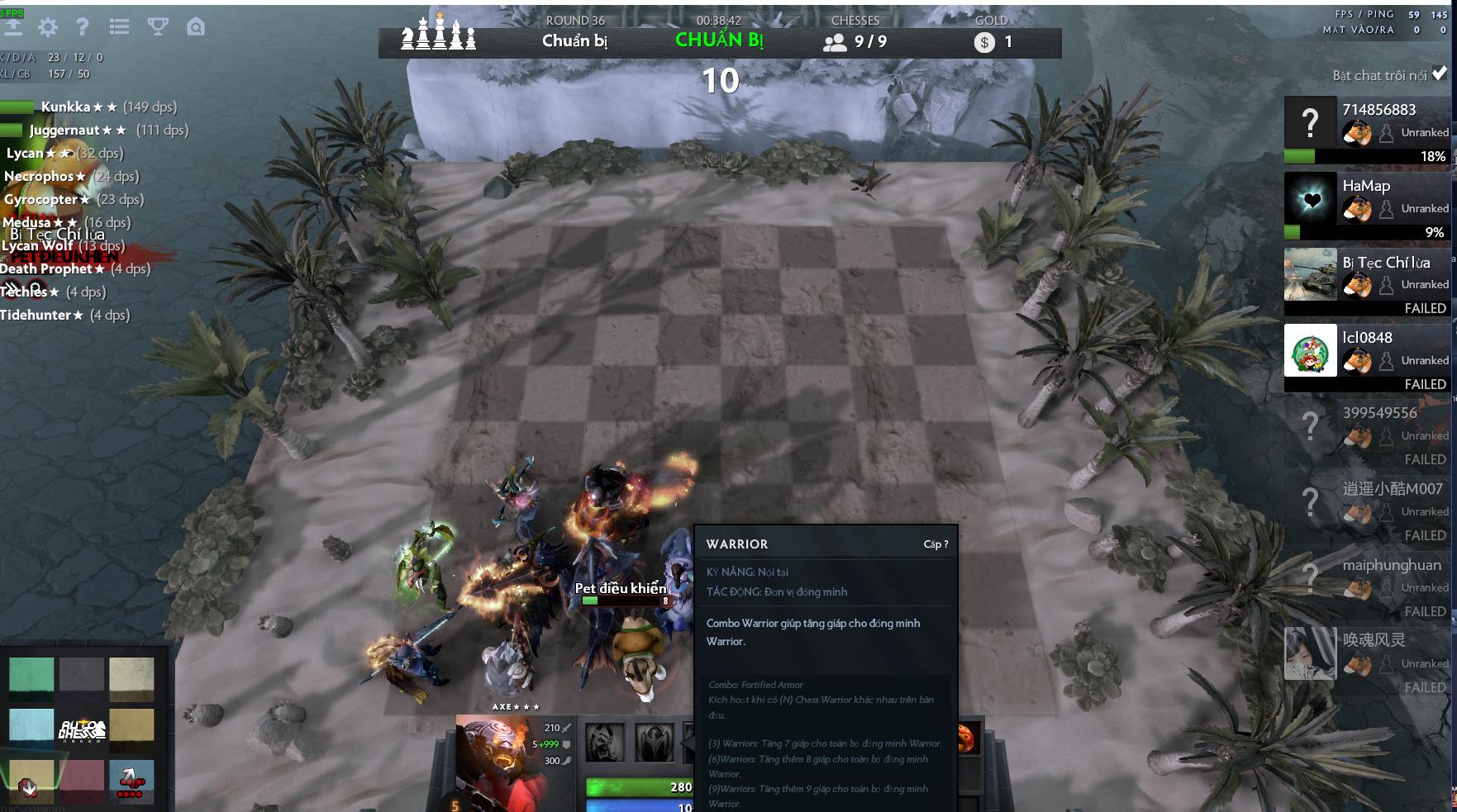Select Kunkka in the DPS list
The height and width of the screenshot is (812, 1457).
point(62,106)
